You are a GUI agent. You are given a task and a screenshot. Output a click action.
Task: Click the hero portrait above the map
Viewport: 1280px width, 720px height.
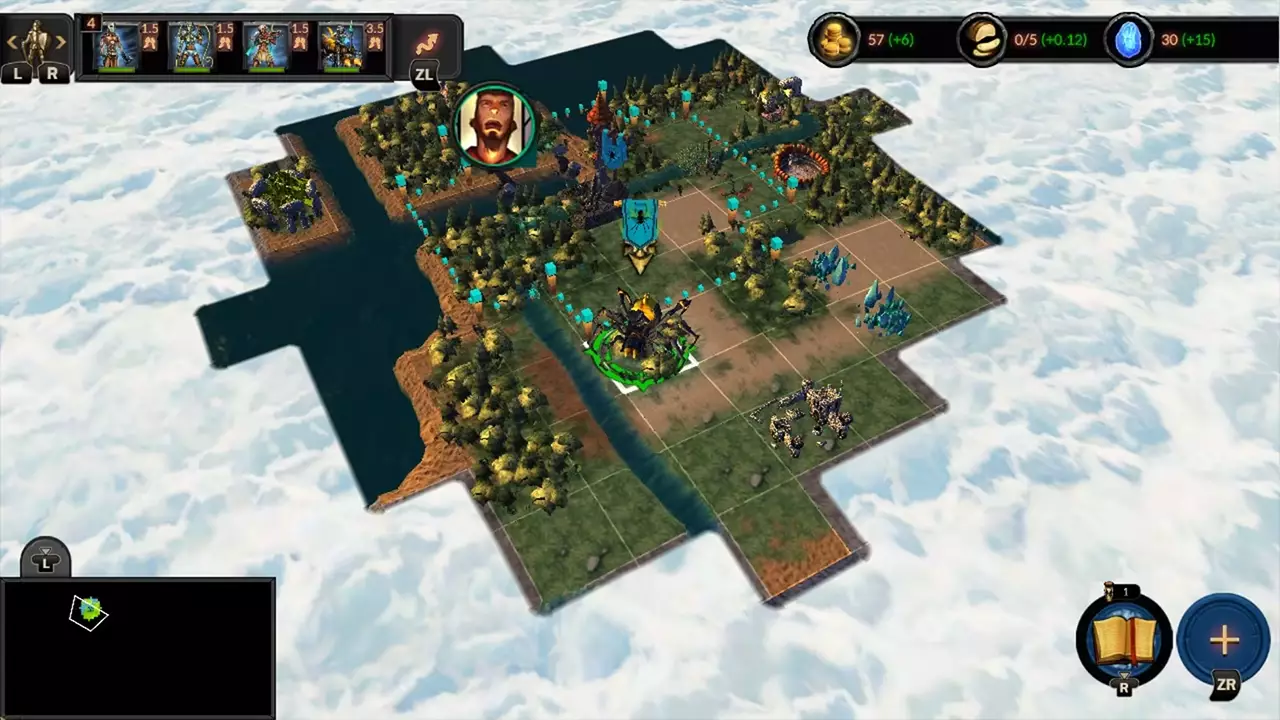coord(492,127)
